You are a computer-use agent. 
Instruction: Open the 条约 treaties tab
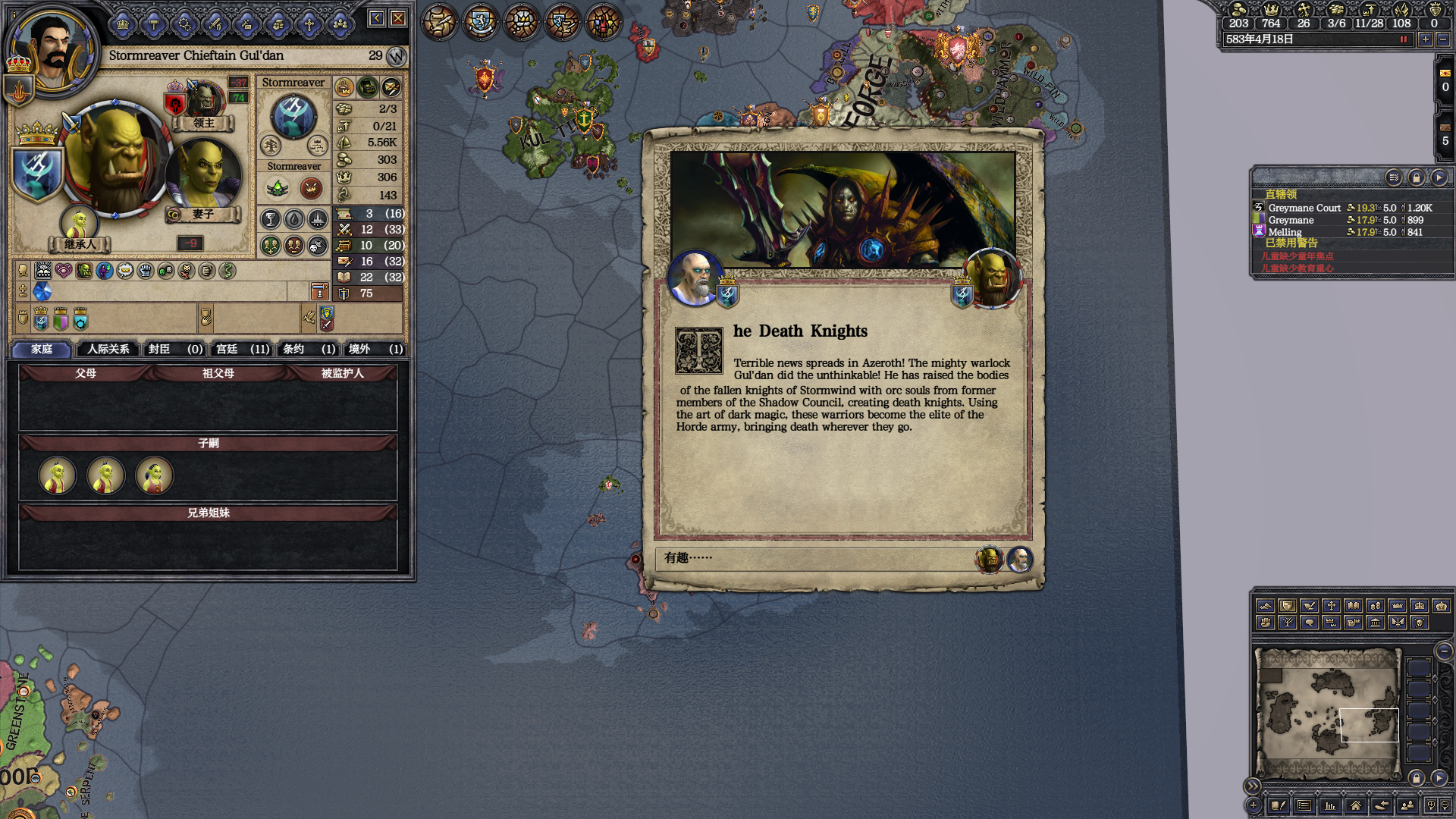pyautogui.click(x=309, y=349)
